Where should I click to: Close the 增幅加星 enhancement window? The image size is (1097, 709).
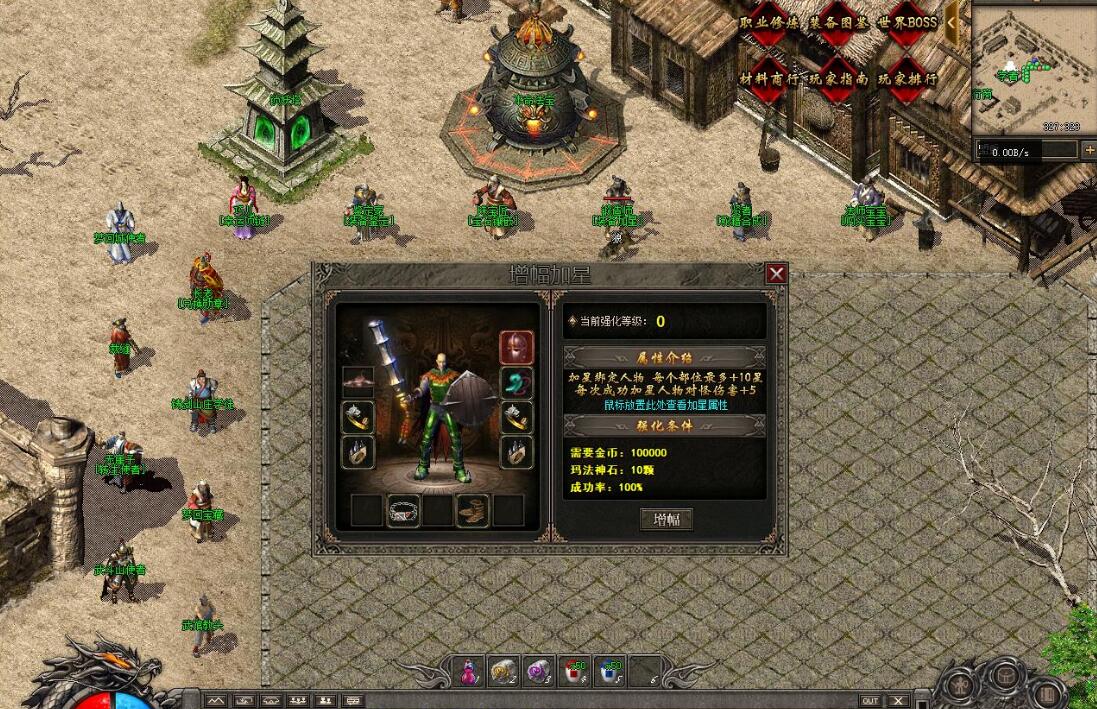[776, 273]
